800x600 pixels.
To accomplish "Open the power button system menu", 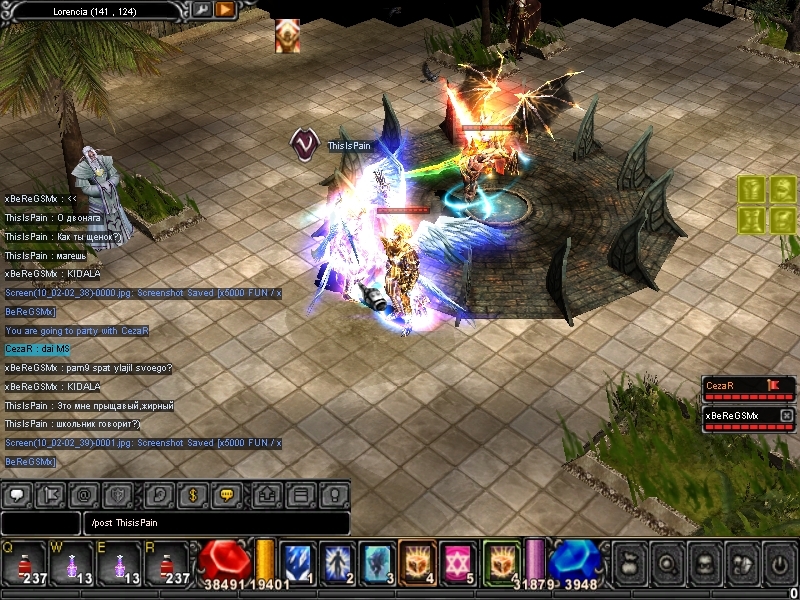I will tap(778, 564).
